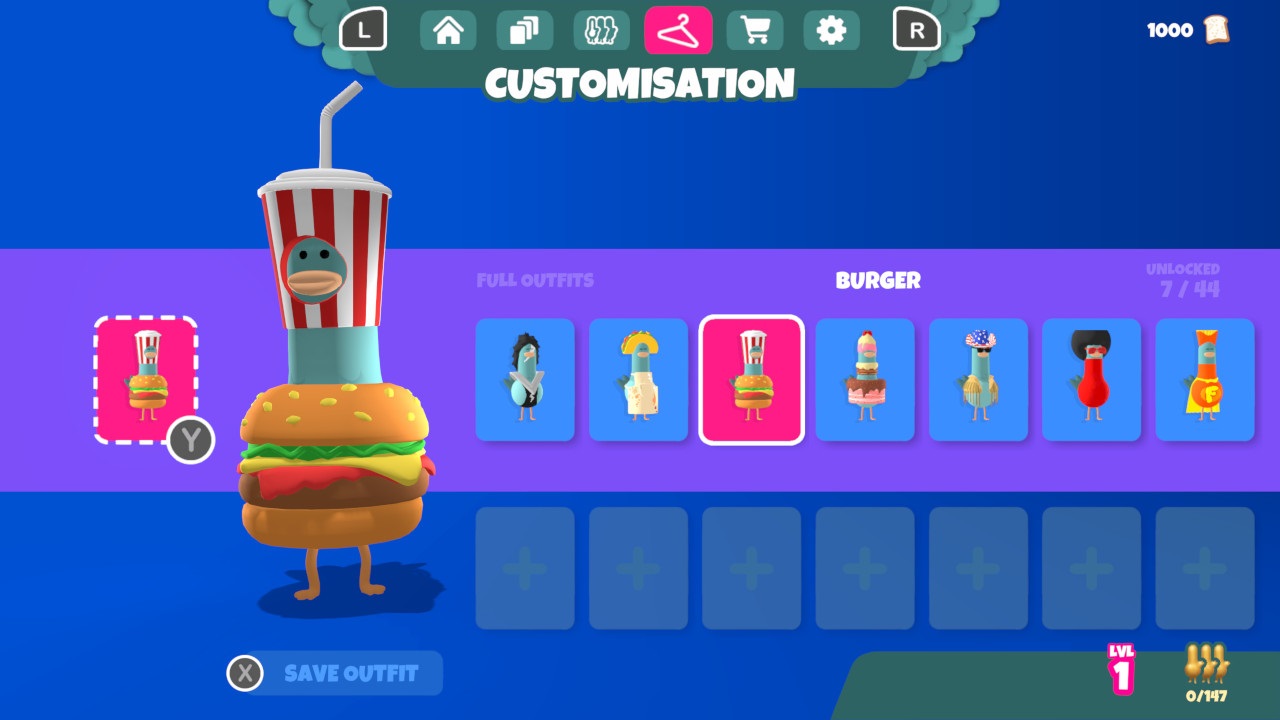Select the taco outfit thumbnail
The width and height of the screenshot is (1280, 720).
click(638, 380)
